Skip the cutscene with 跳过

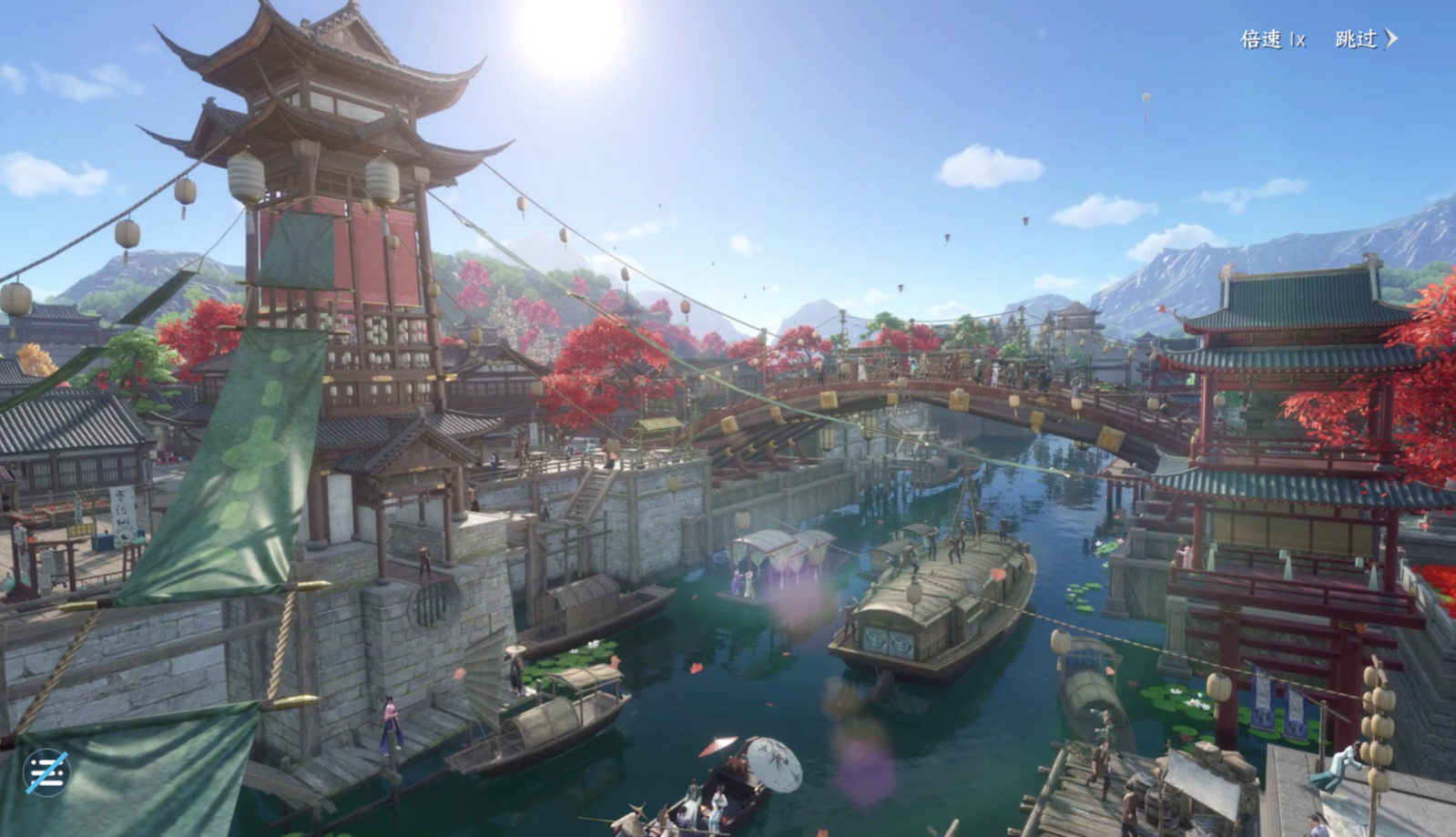click(1365, 39)
